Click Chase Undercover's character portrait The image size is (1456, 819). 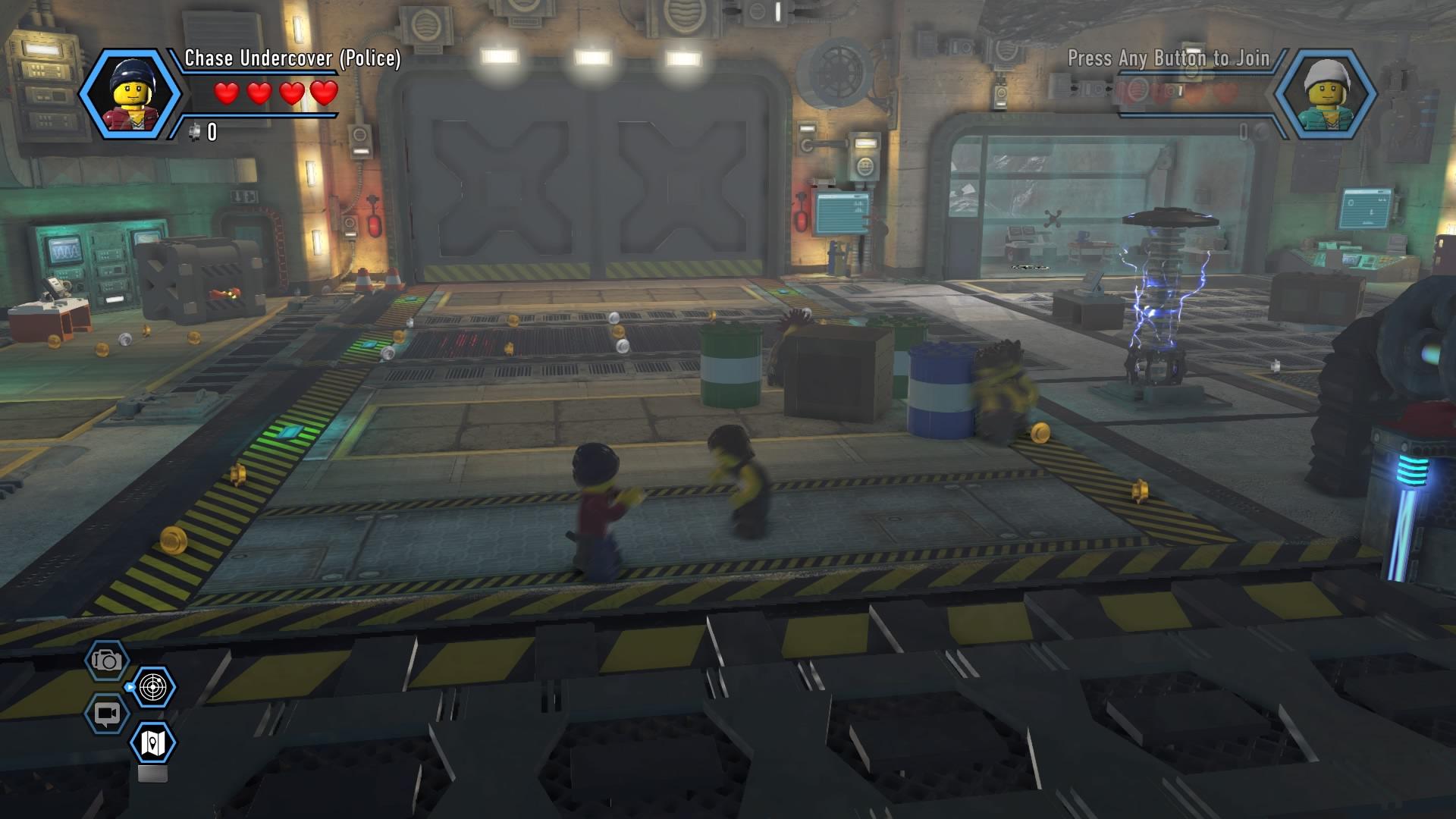point(130,95)
